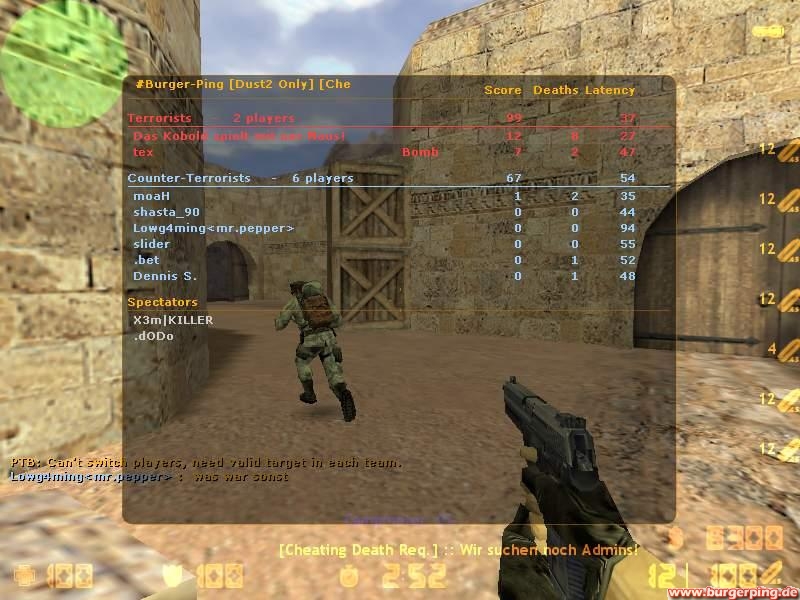Select player tex on the scoreboard

coord(144,152)
